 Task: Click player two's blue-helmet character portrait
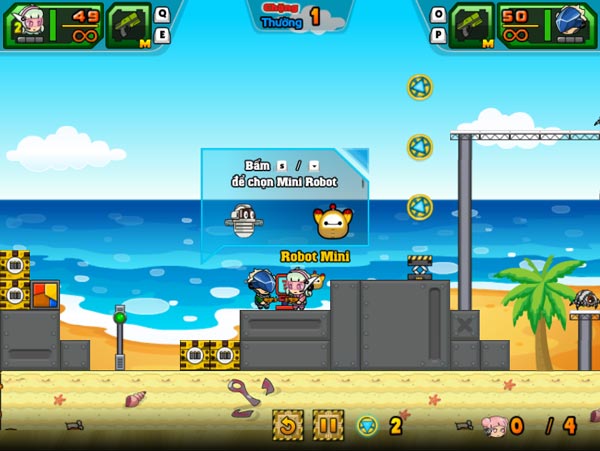click(572, 24)
